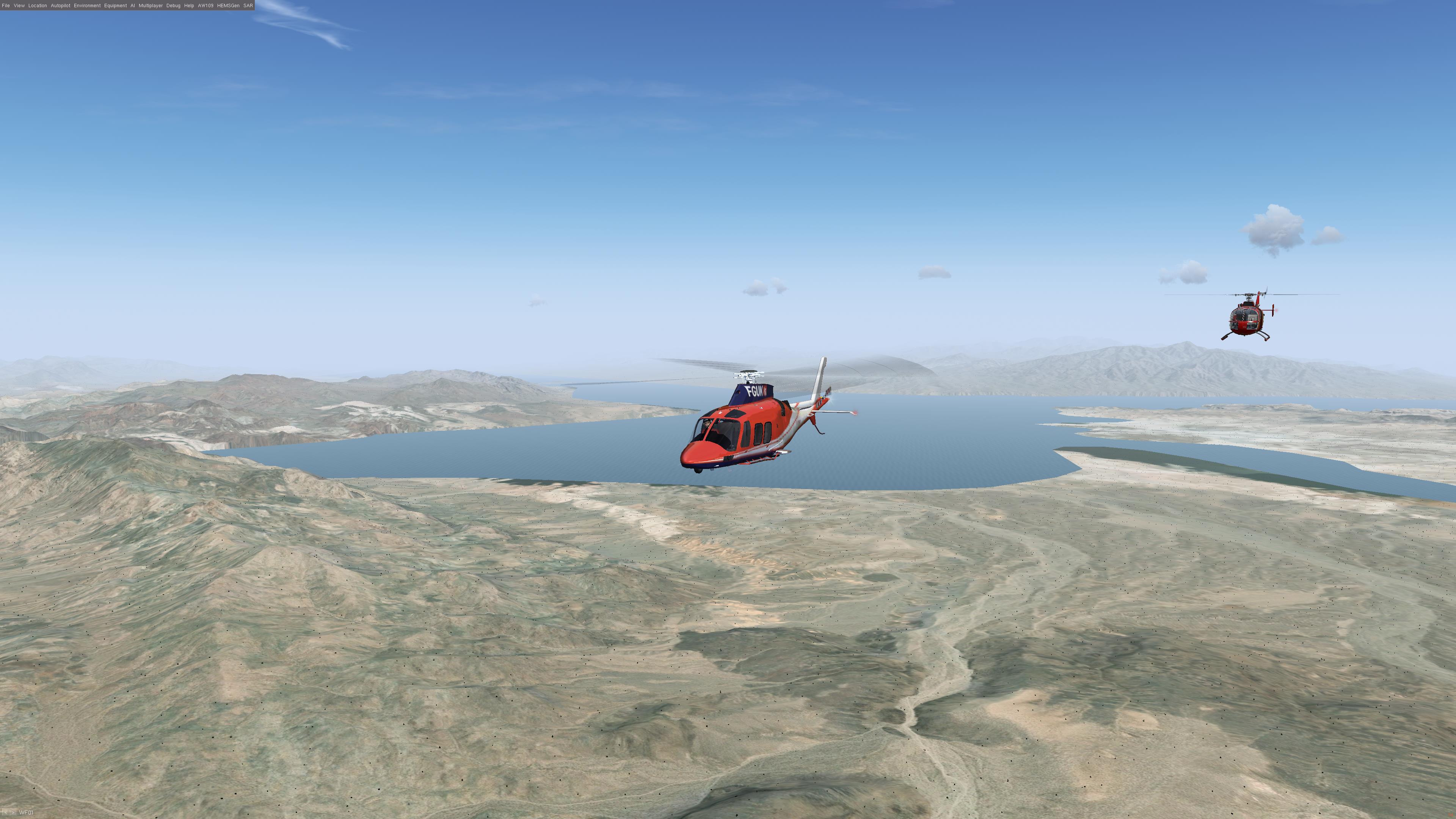
Task: Open the File menu
Action: (x=6, y=6)
